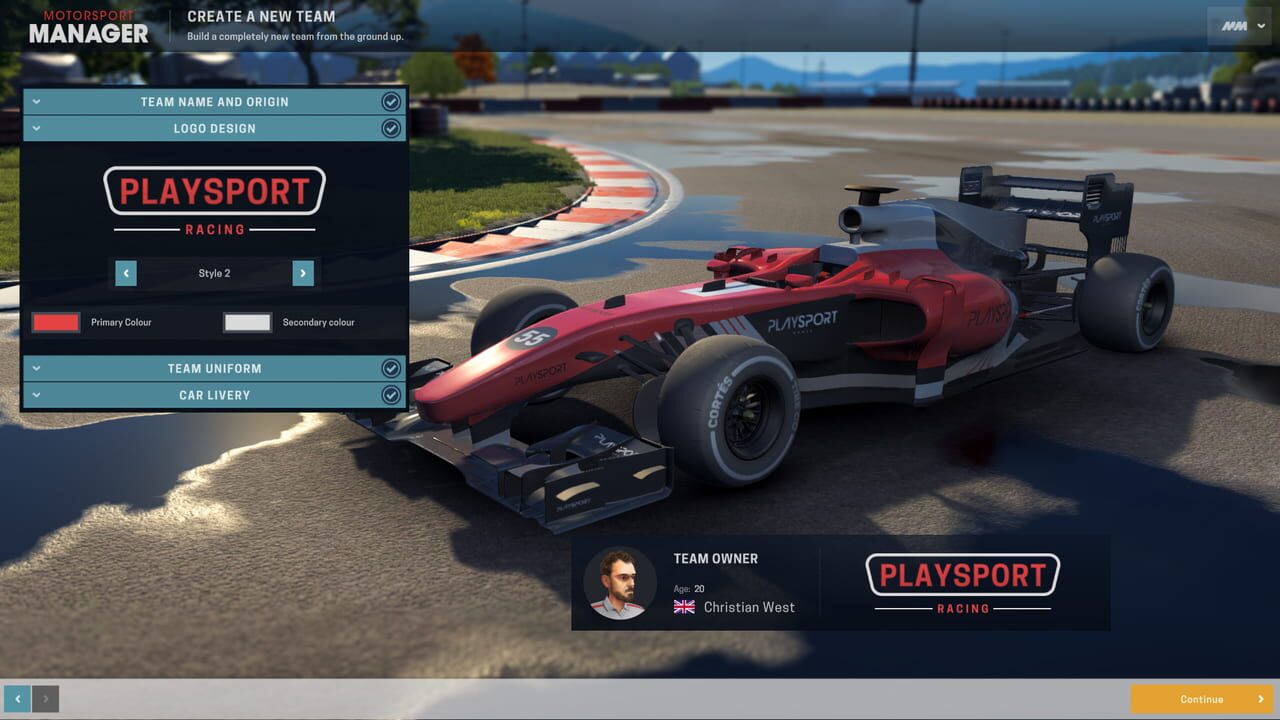Screen dimensions: 1280x720
Task: Click the back arrow at the bottom-left
Action: pos(17,698)
